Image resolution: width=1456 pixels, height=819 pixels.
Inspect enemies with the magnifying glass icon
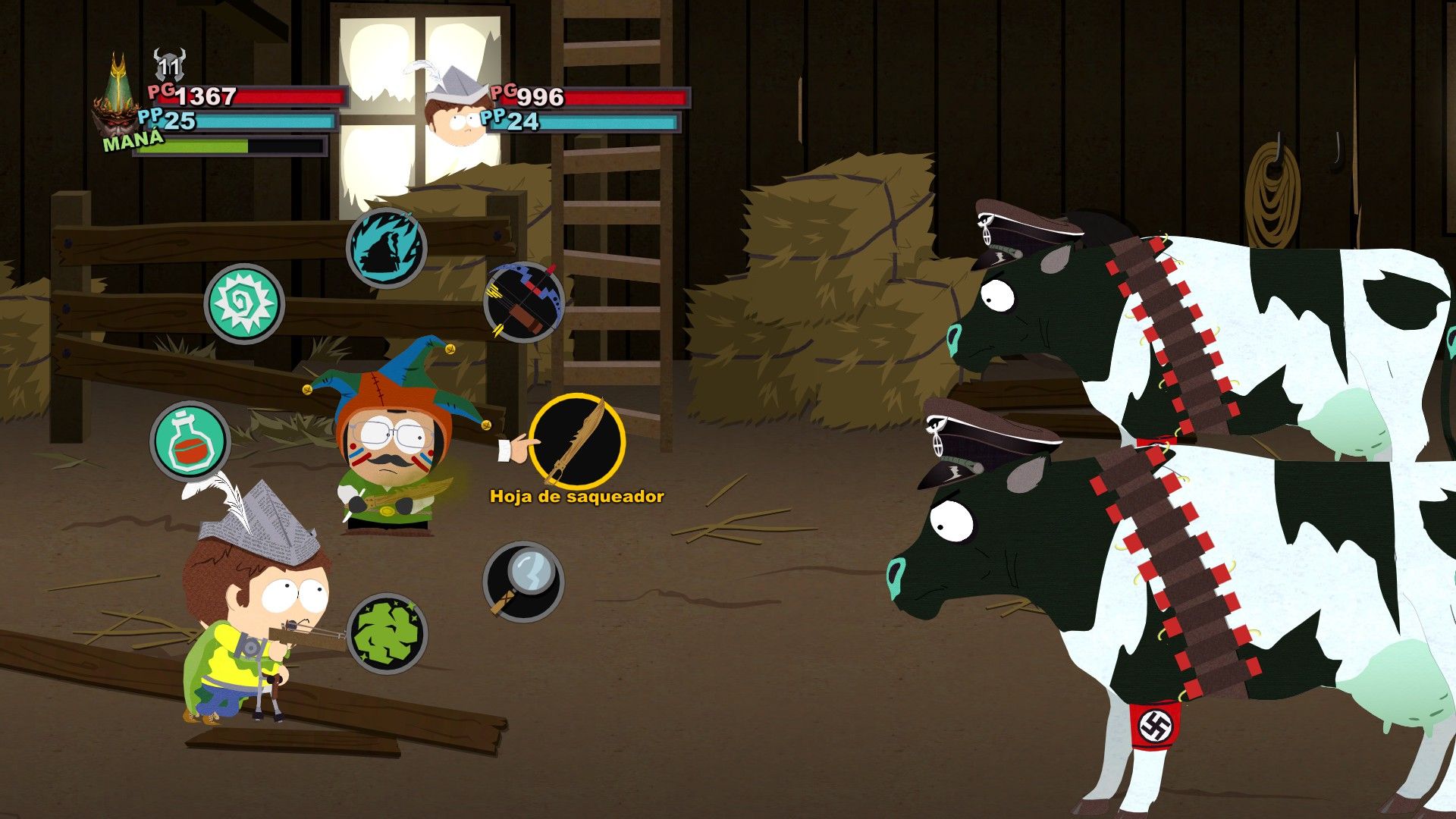(523, 581)
